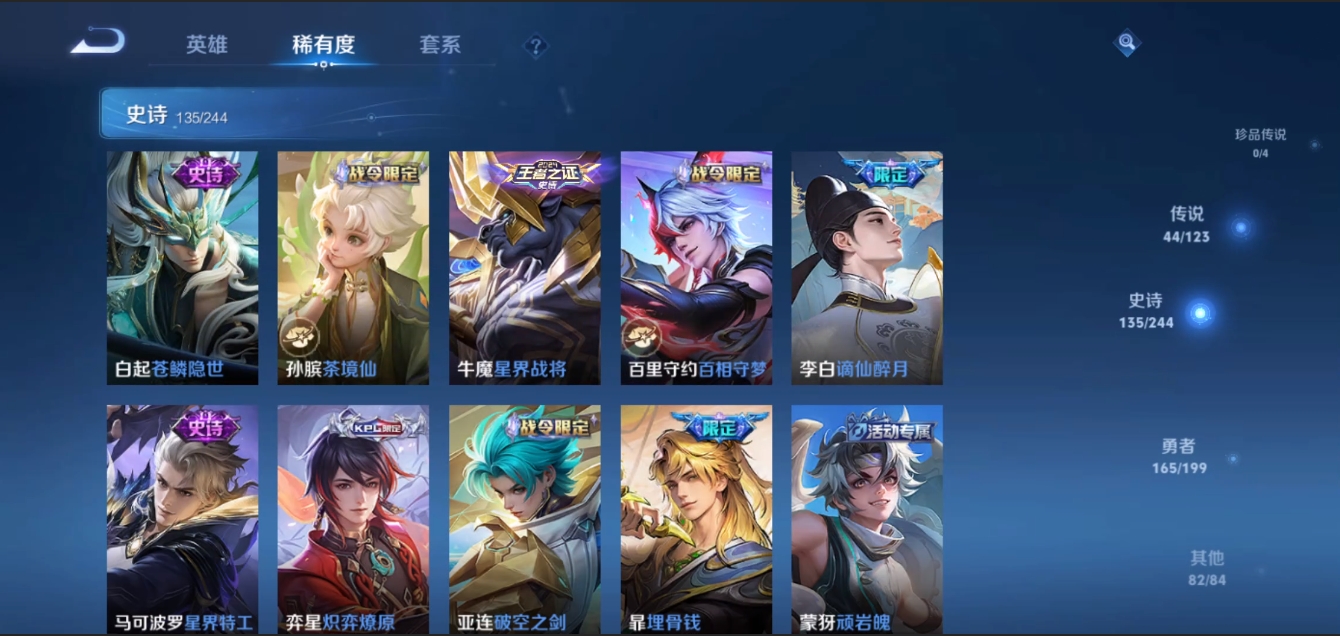Choose the 亚连 破空之剑 skin card
Screen dimensions: 1340x636
pyautogui.click(x=525, y=519)
